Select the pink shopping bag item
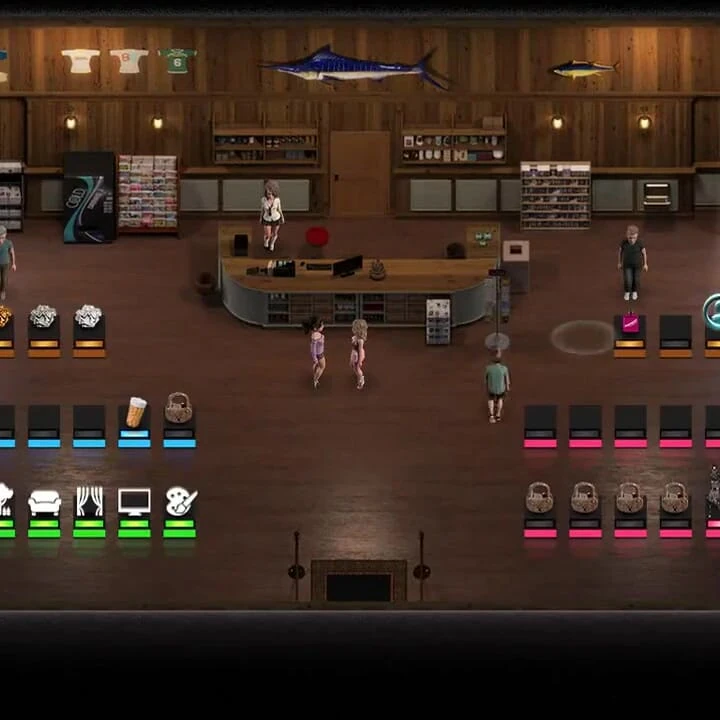 tap(630, 323)
